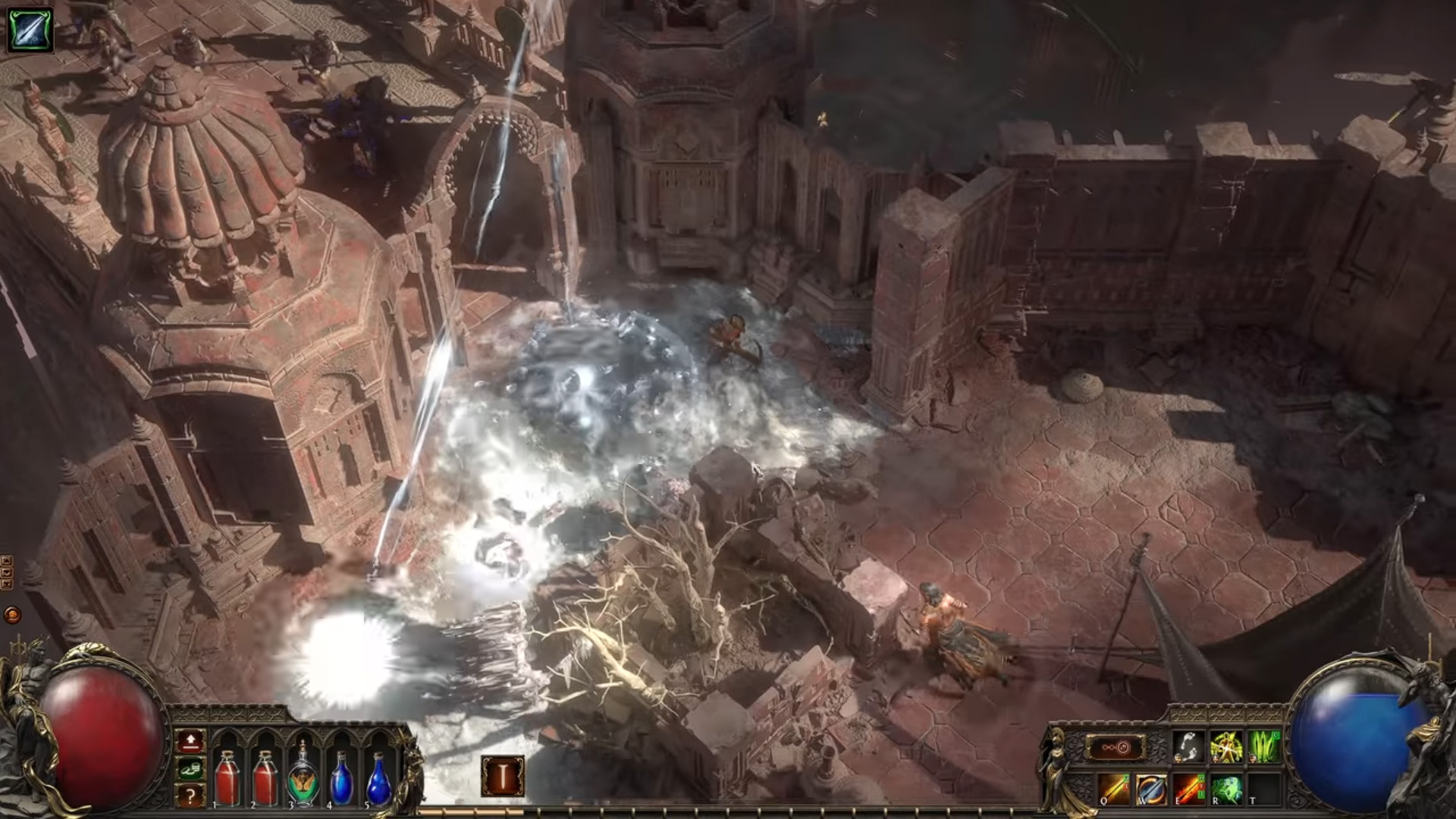
Task: Click the chained charm slot indicator on the right
Action: (x=1116, y=746)
